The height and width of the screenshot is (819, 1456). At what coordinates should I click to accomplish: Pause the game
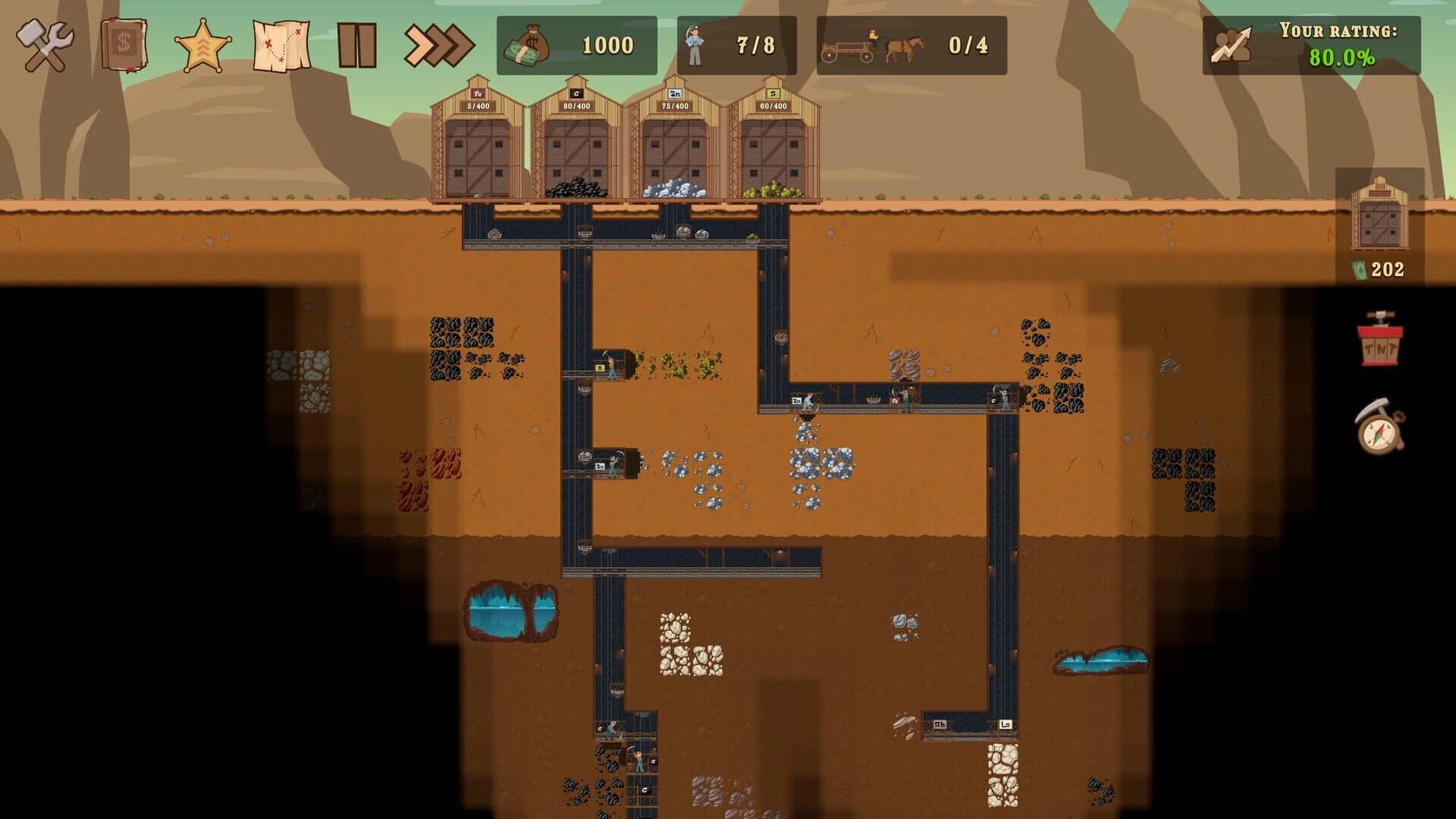click(356, 44)
